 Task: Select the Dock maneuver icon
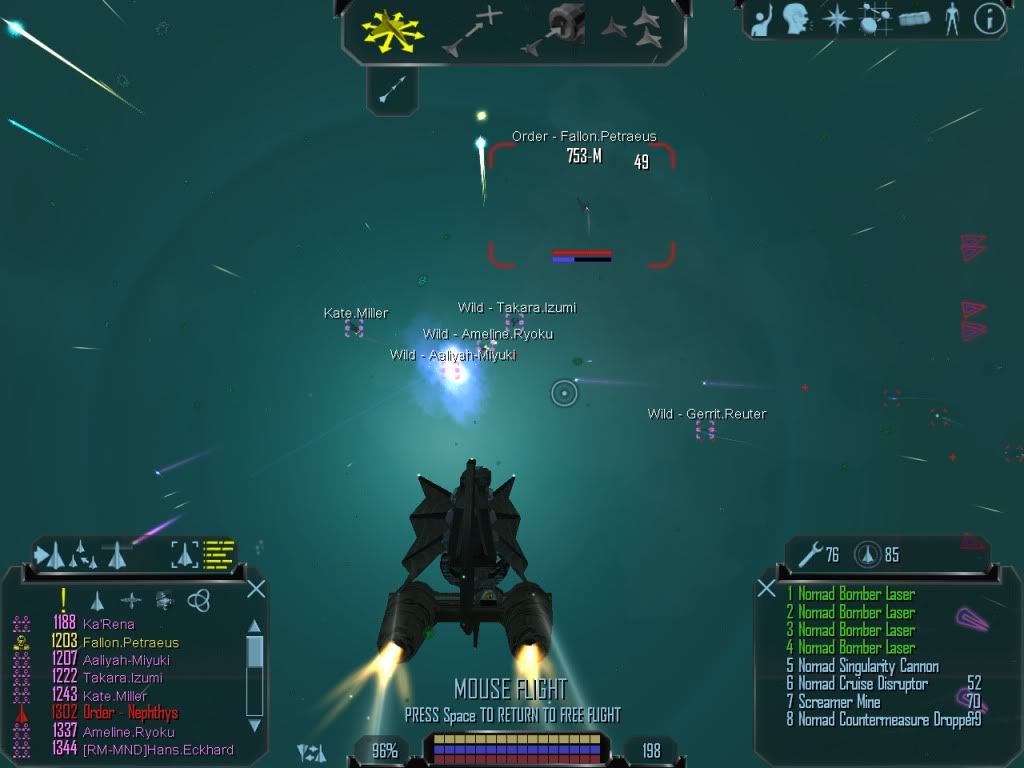coord(553,28)
